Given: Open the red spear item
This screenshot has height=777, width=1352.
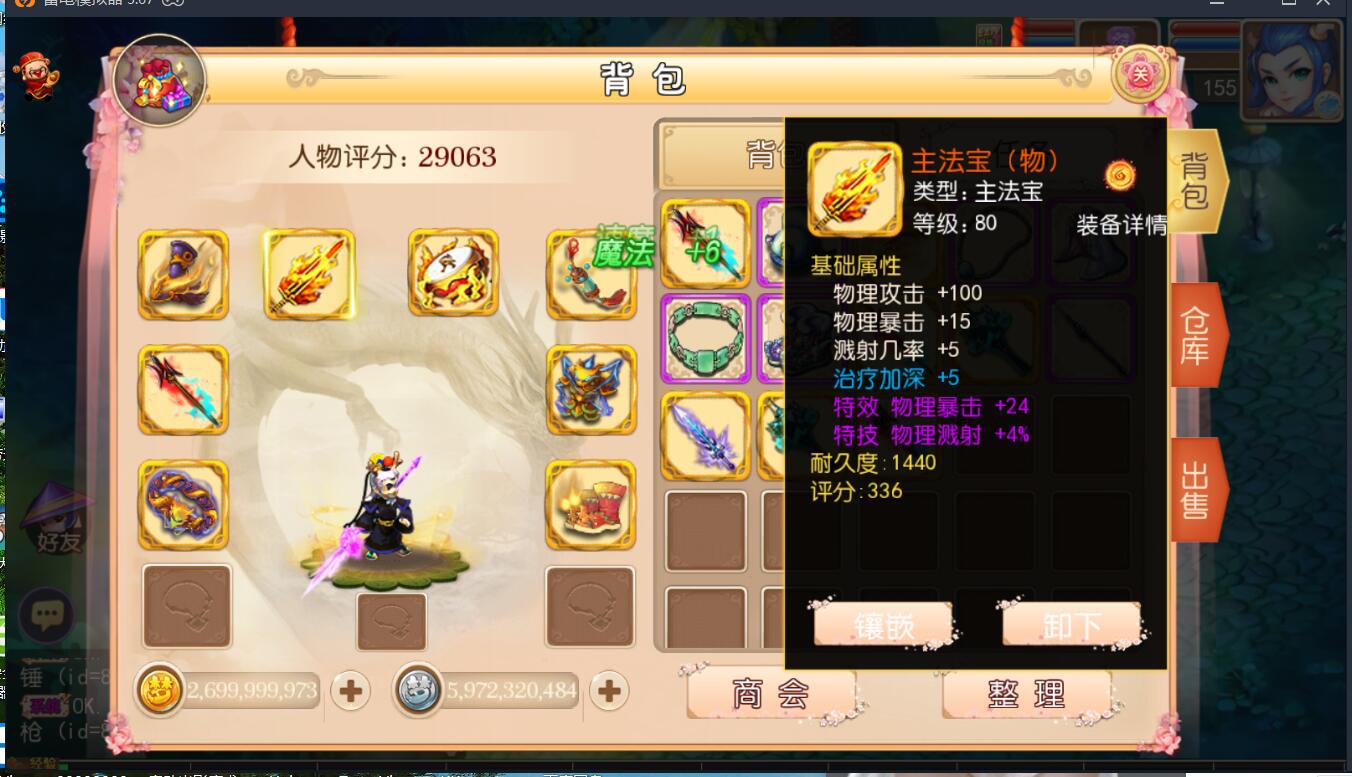Looking at the screenshot, I should click(183, 390).
